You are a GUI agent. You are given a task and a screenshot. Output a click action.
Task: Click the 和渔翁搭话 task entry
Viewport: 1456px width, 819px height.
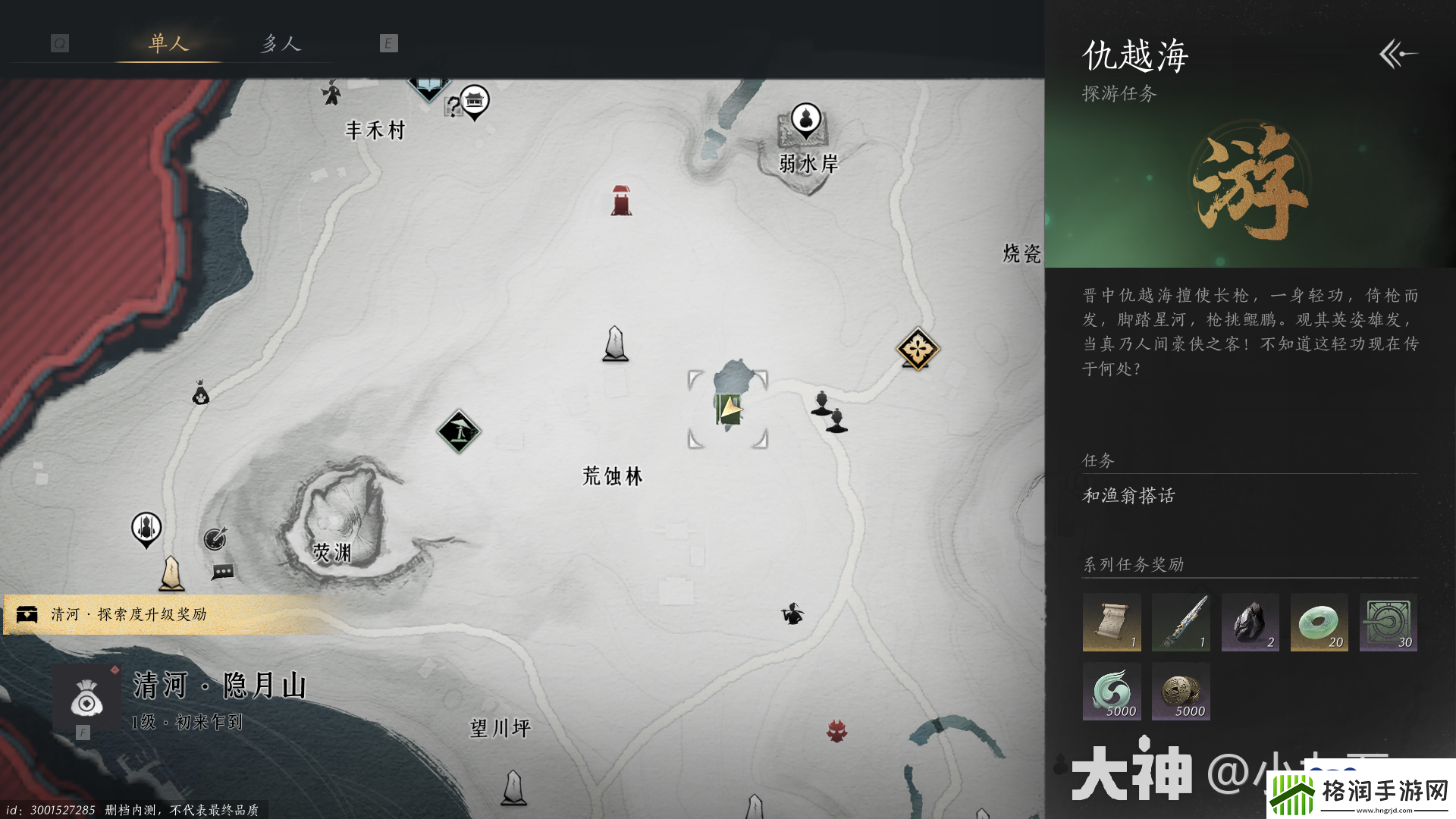pyautogui.click(x=1130, y=497)
